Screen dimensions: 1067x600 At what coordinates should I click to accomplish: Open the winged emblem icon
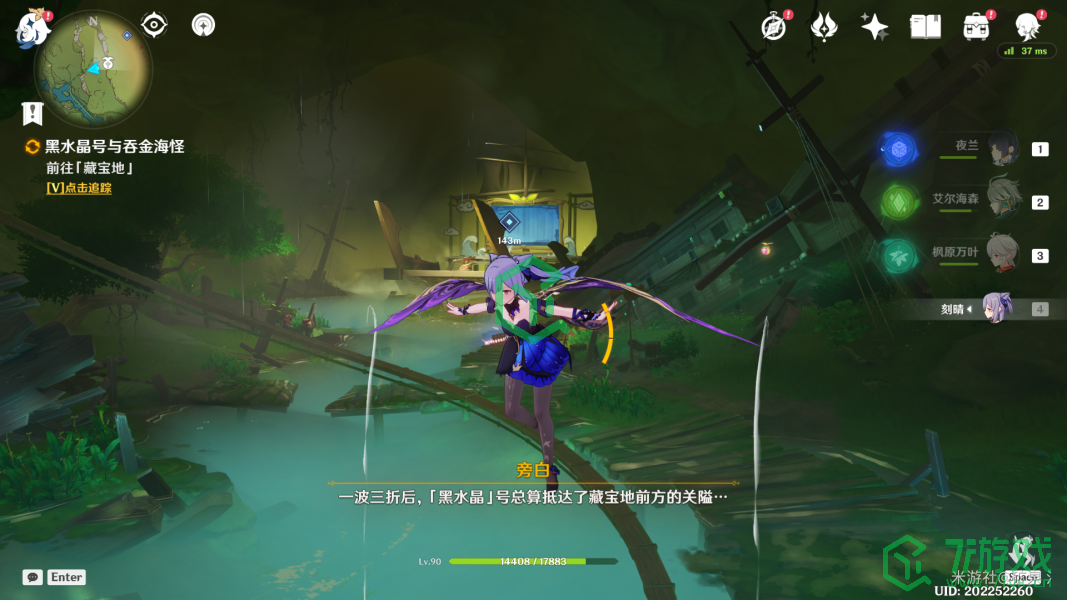[x=824, y=28]
